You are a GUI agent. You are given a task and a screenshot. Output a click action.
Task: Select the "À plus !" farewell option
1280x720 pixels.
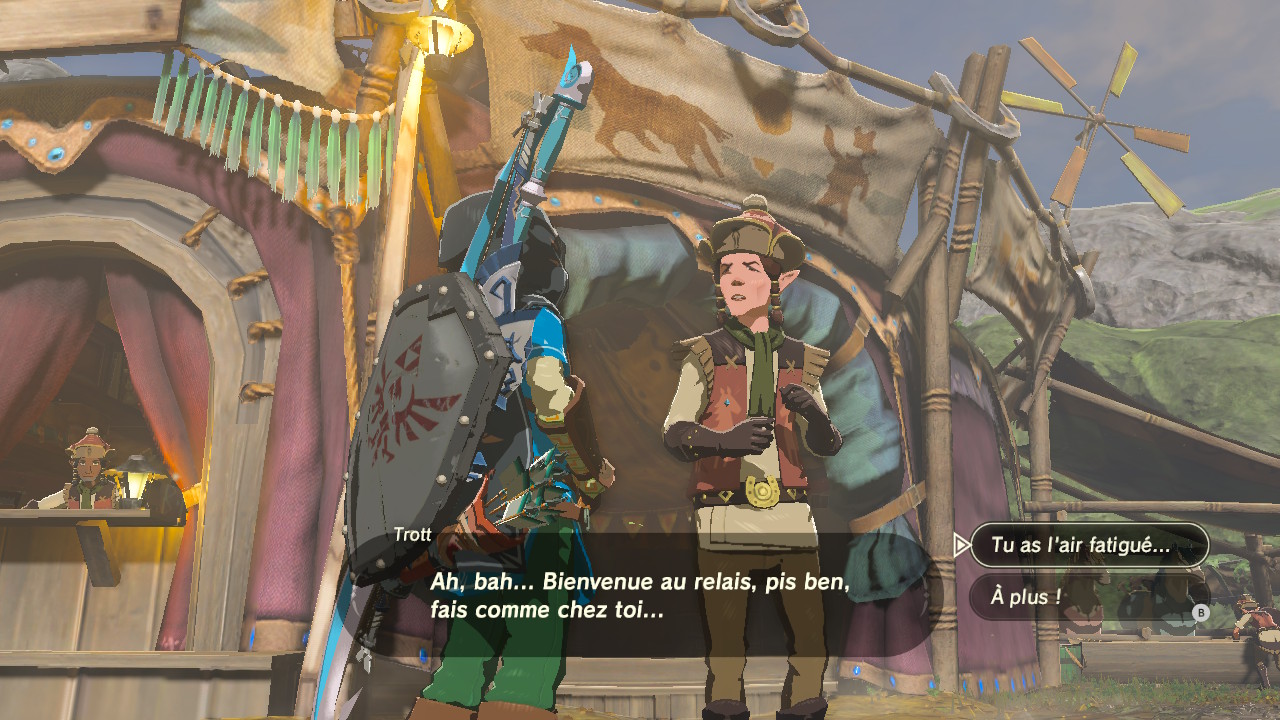(x=1088, y=598)
